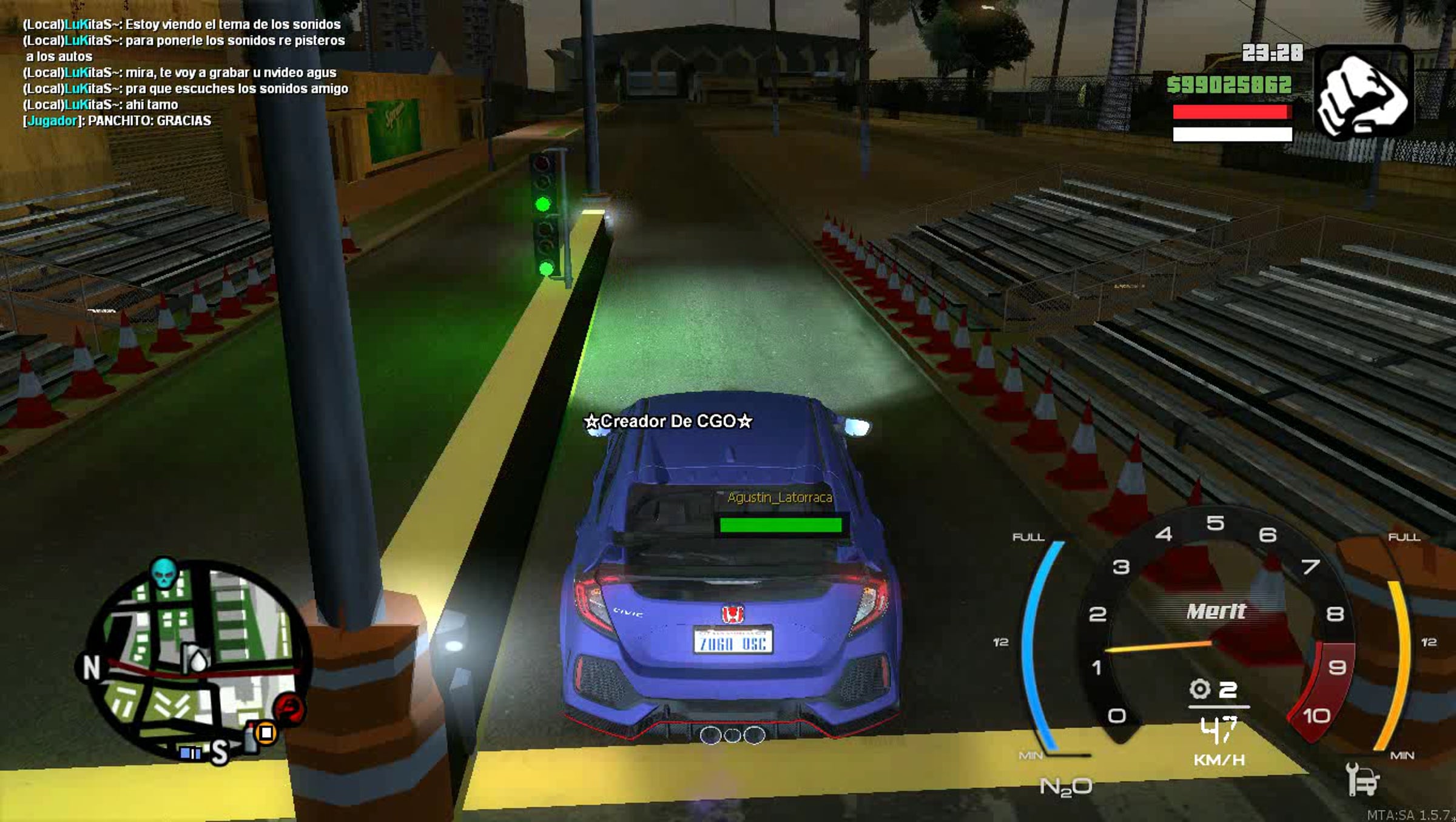Click the PANCHITO: GRACIAS chat line
Image resolution: width=1456 pixels, height=822 pixels.
(118, 121)
